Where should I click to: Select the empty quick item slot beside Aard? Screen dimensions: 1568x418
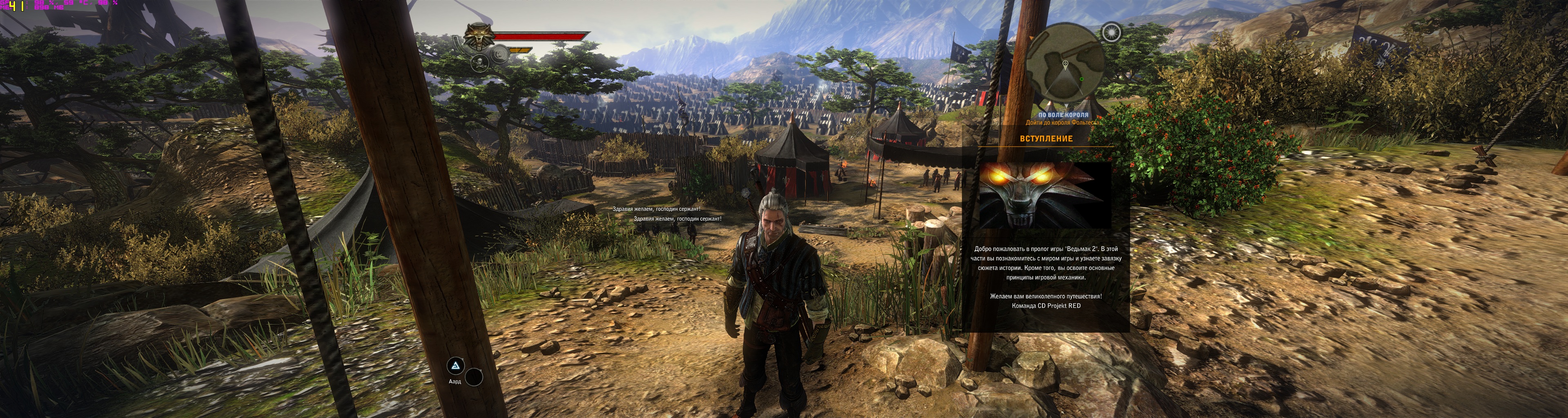[x=474, y=377]
